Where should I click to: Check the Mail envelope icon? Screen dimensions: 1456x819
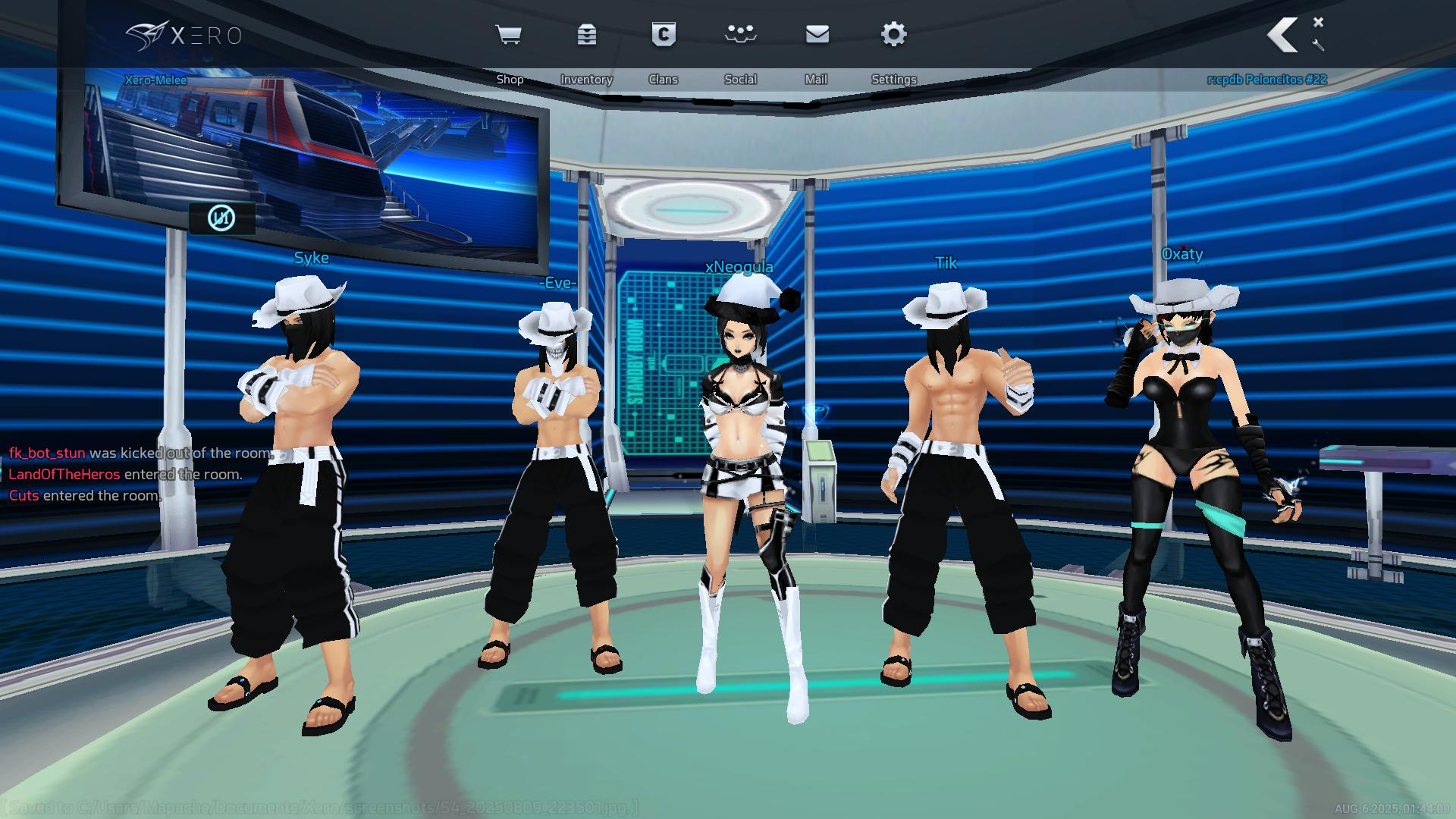tap(817, 36)
